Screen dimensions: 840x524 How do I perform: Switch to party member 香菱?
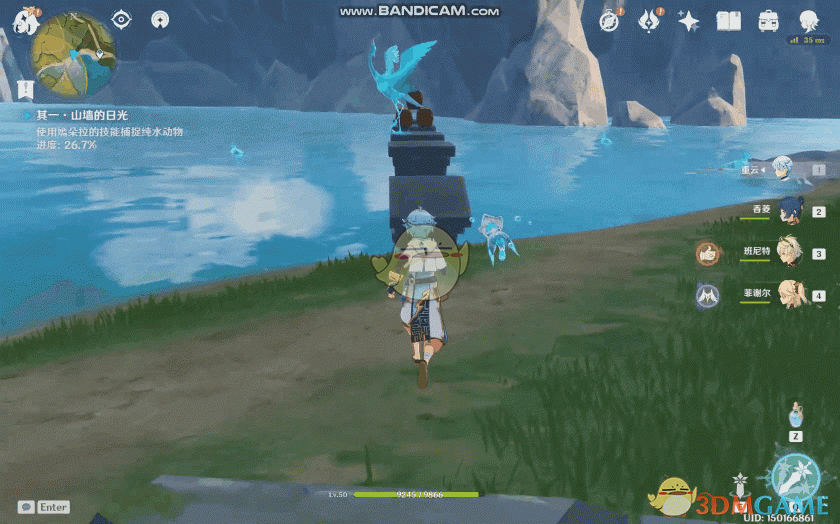click(x=789, y=209)
